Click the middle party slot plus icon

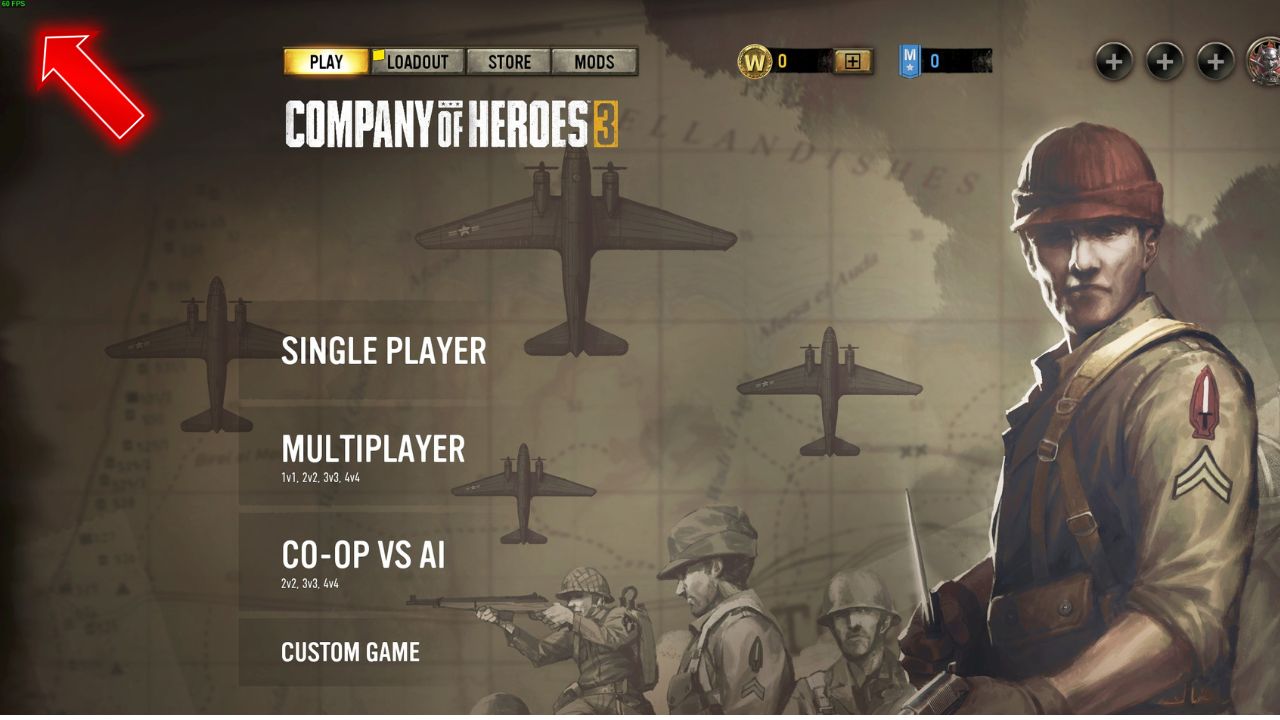1163,61
